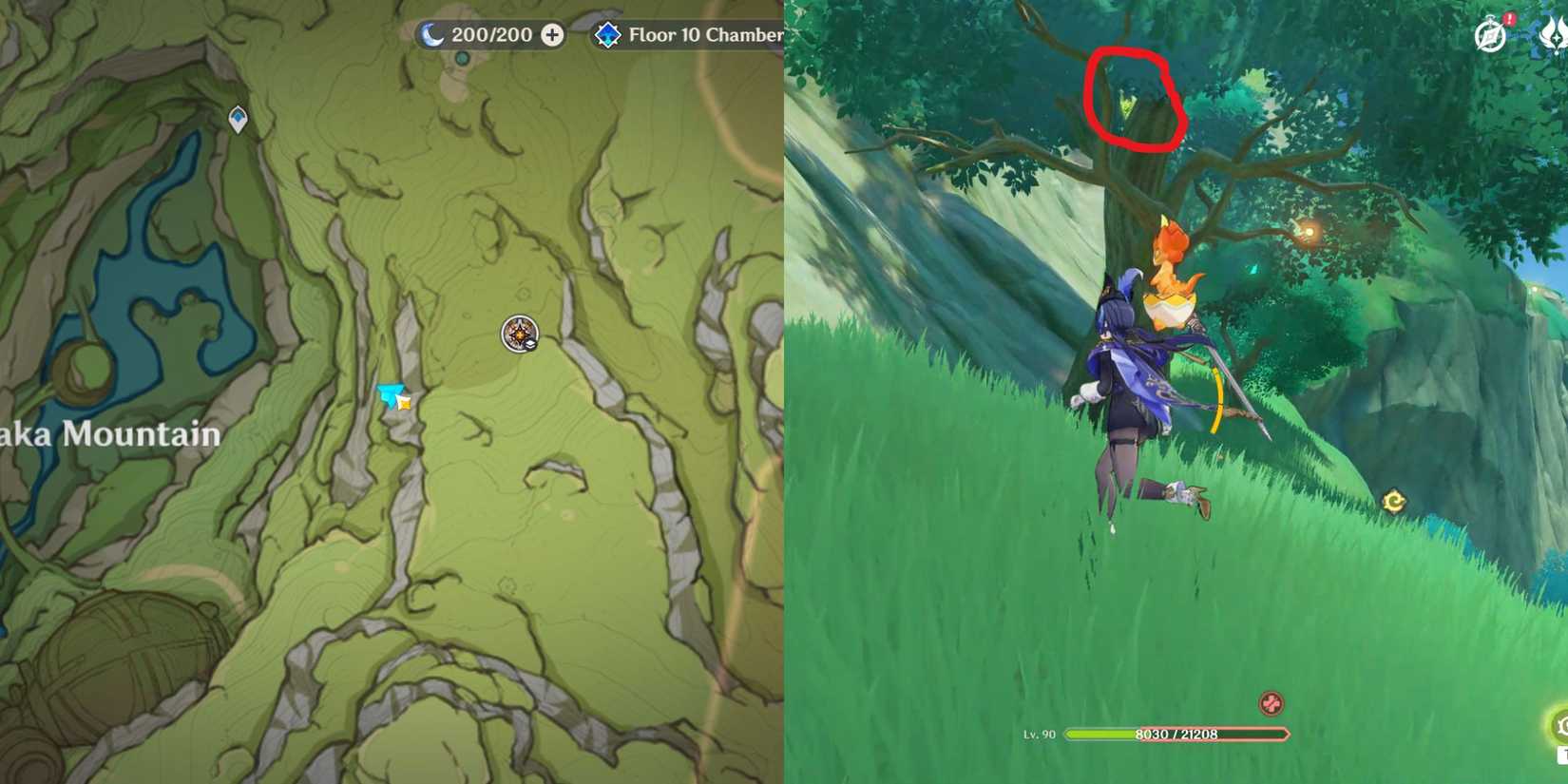Click the teal dot below the resin counter
Screen dimensions: 1568x784
pyautogui.click(x=463, y=58)
